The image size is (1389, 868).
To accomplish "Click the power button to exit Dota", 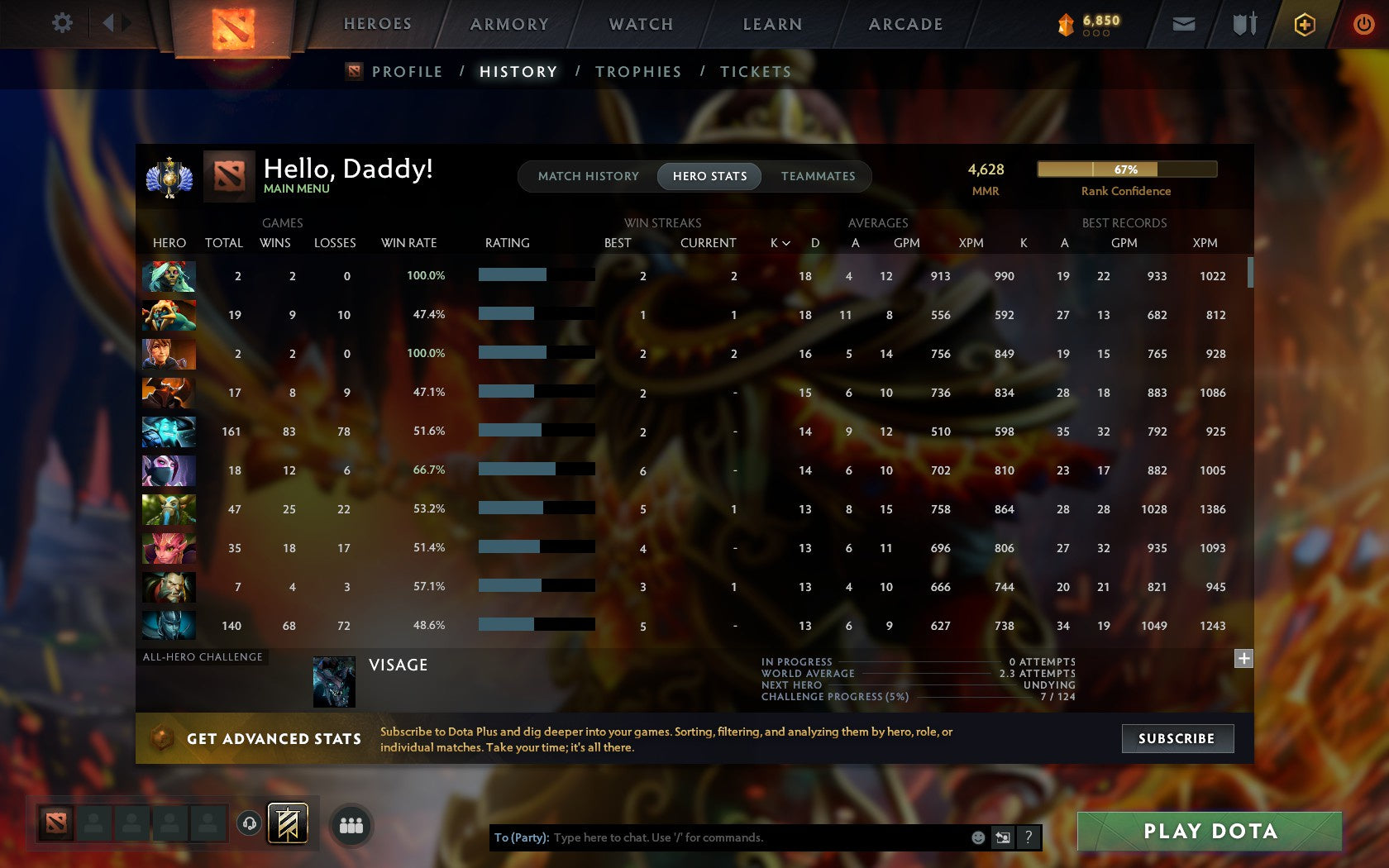I will pyautogui.click(x=1363, y=24).
